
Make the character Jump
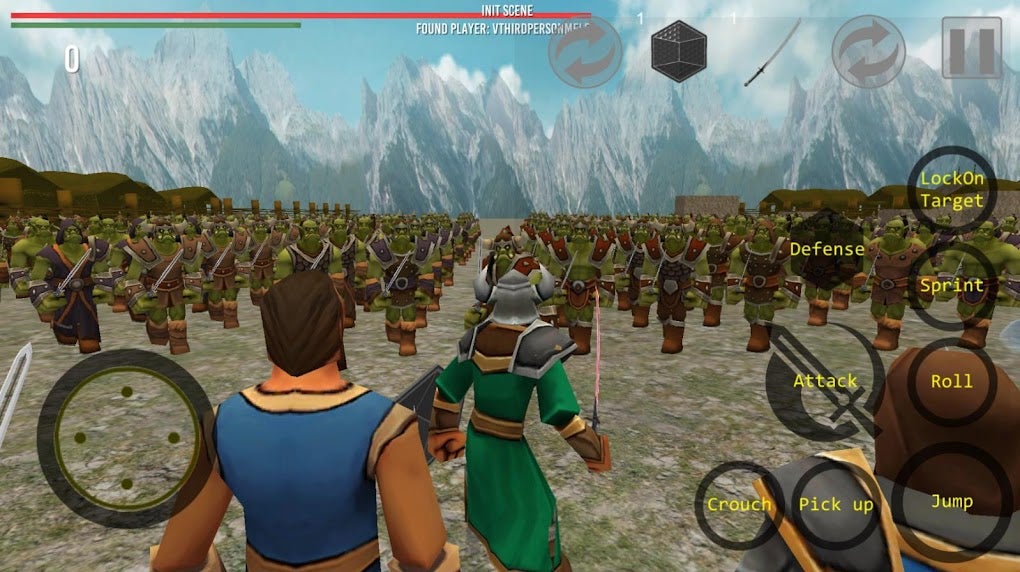pyautogui.click(x=951, y=502)
